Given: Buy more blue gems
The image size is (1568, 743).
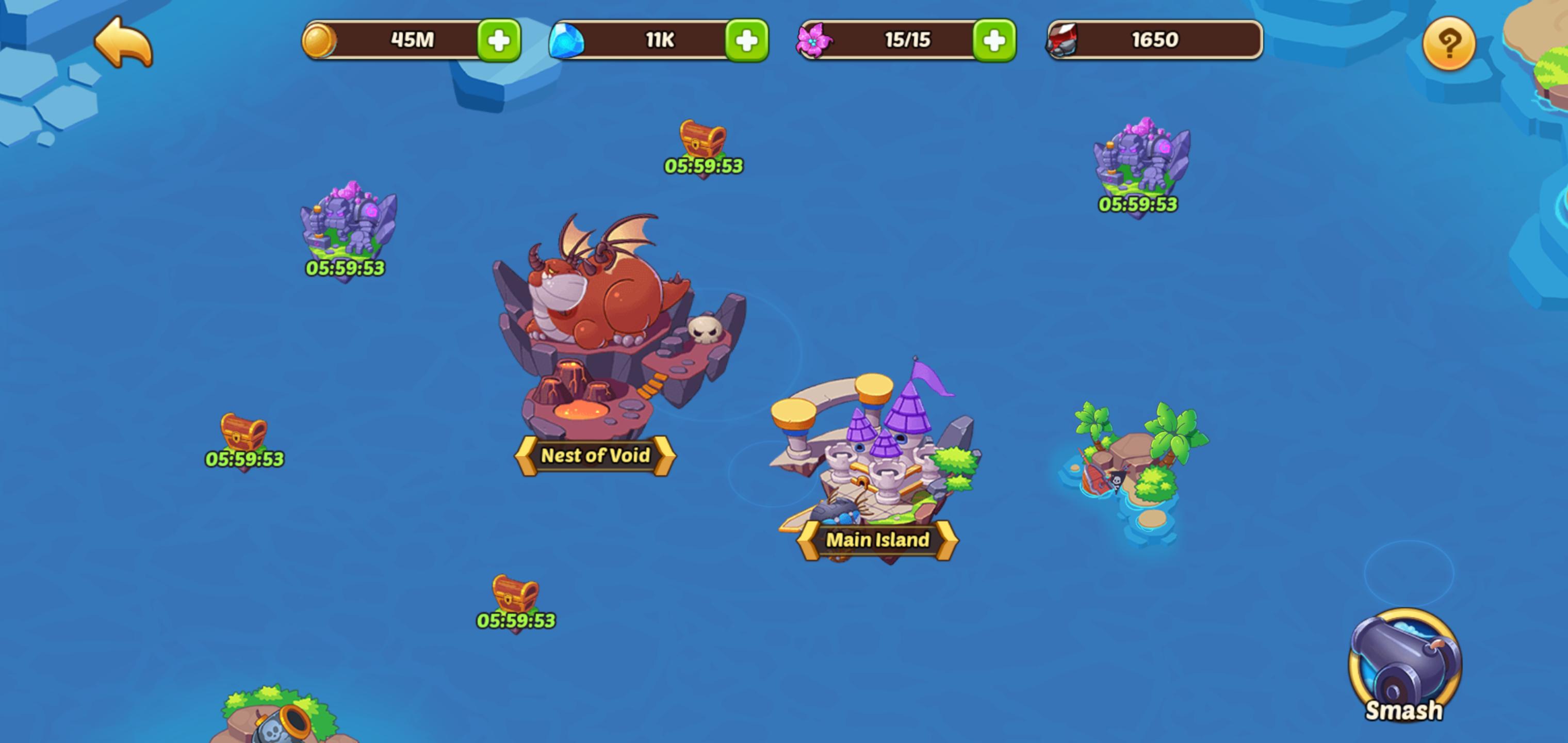Looking at the screenshot, I should point(746,41).
